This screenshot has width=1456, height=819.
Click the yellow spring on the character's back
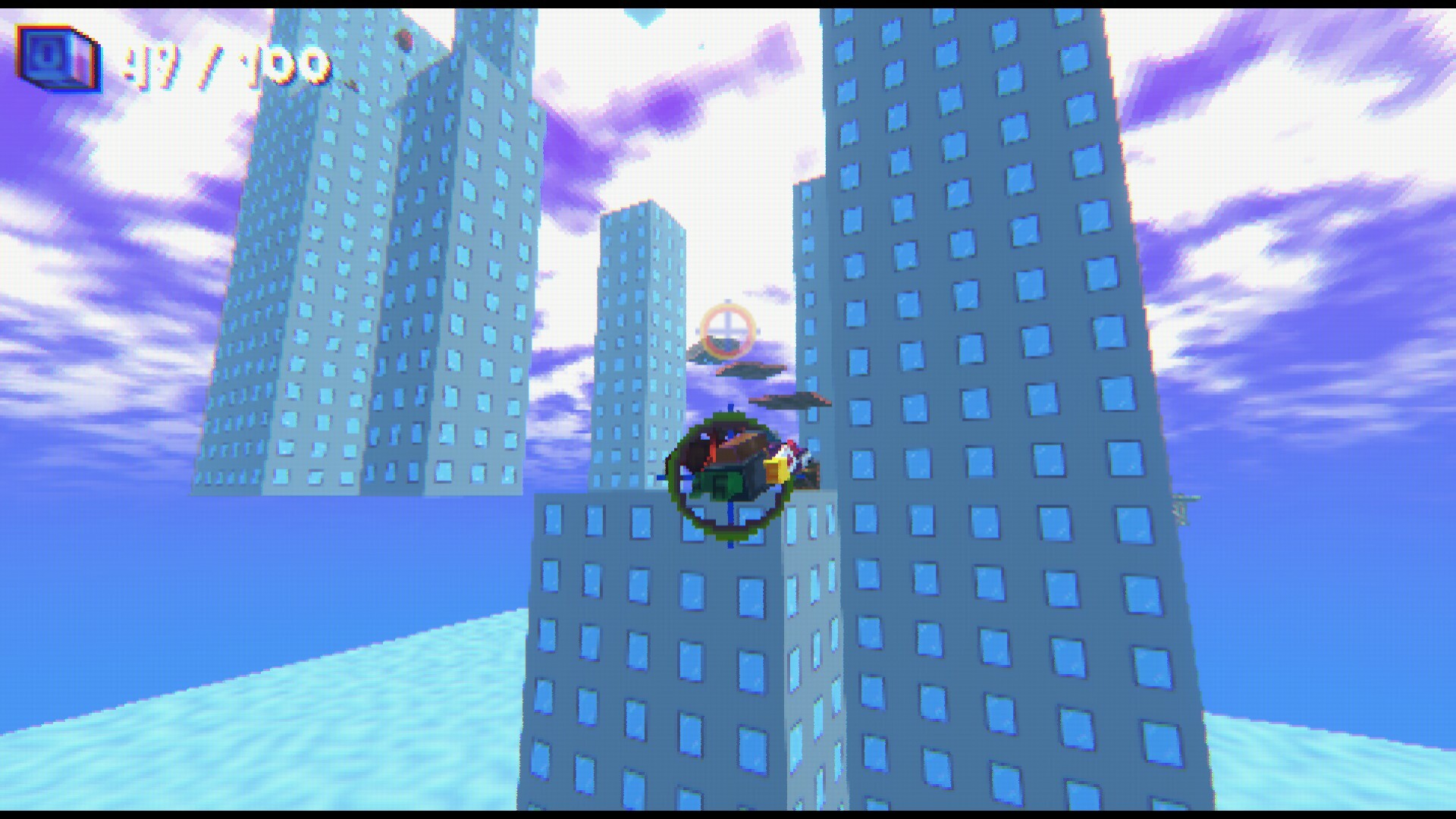pyautogui.click(x=776, y=470)
